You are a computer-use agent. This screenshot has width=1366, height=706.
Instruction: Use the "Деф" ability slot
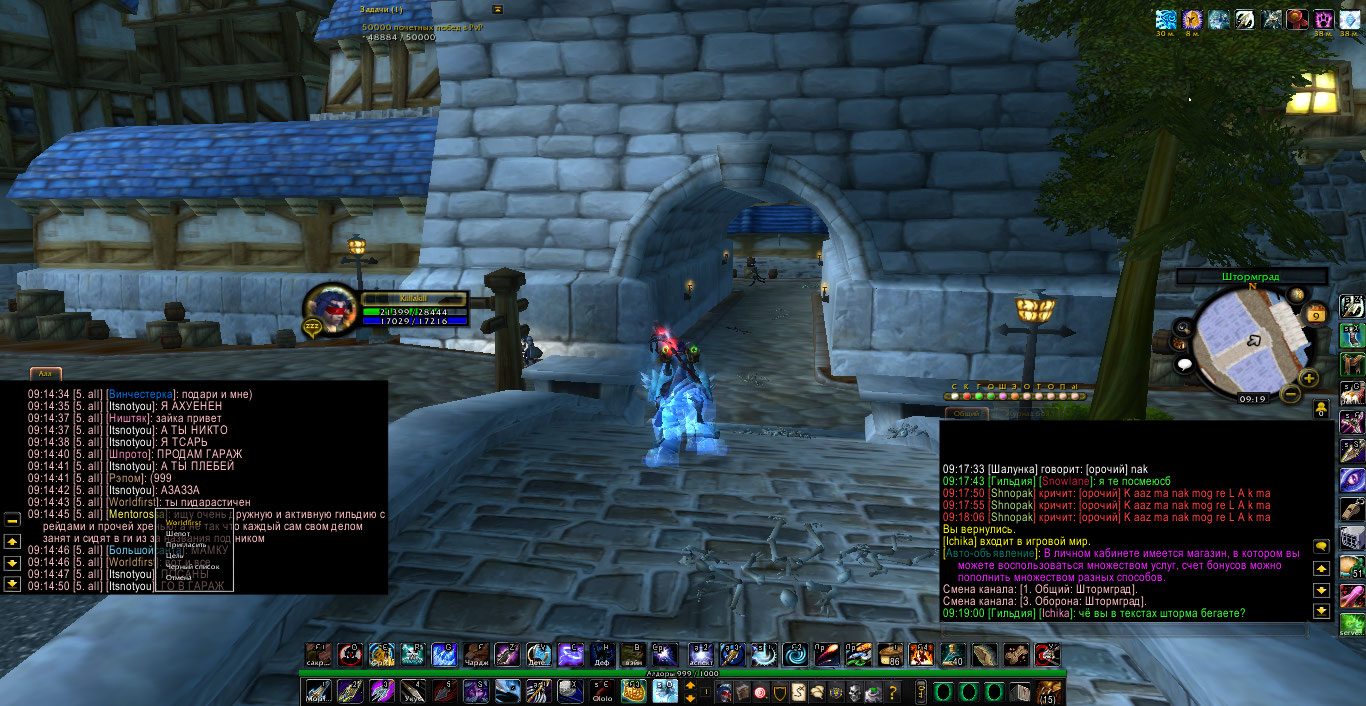pyautogui.click(x=601, y=655)
